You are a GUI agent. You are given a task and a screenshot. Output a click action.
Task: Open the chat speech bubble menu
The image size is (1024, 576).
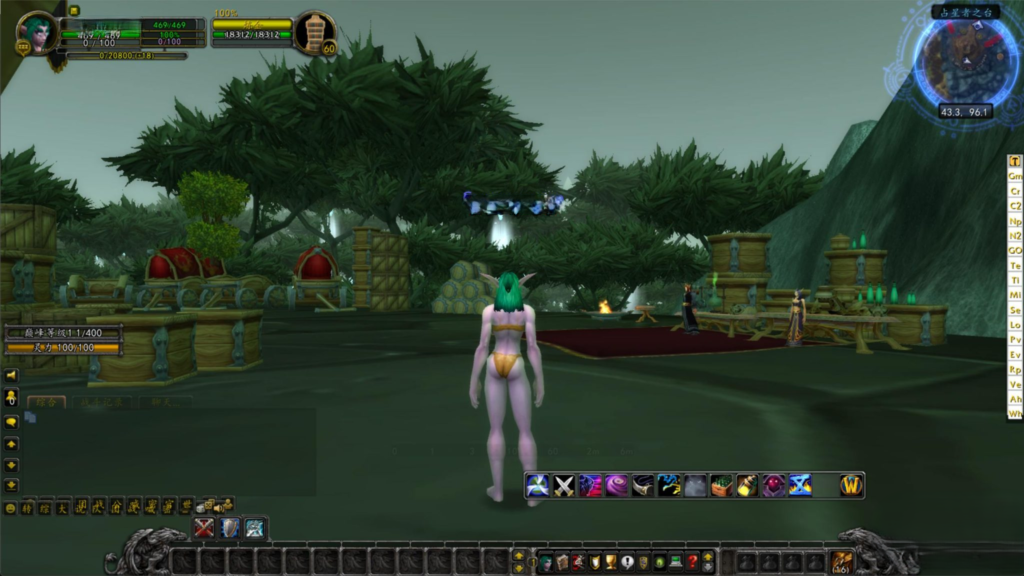click(11, 421)
